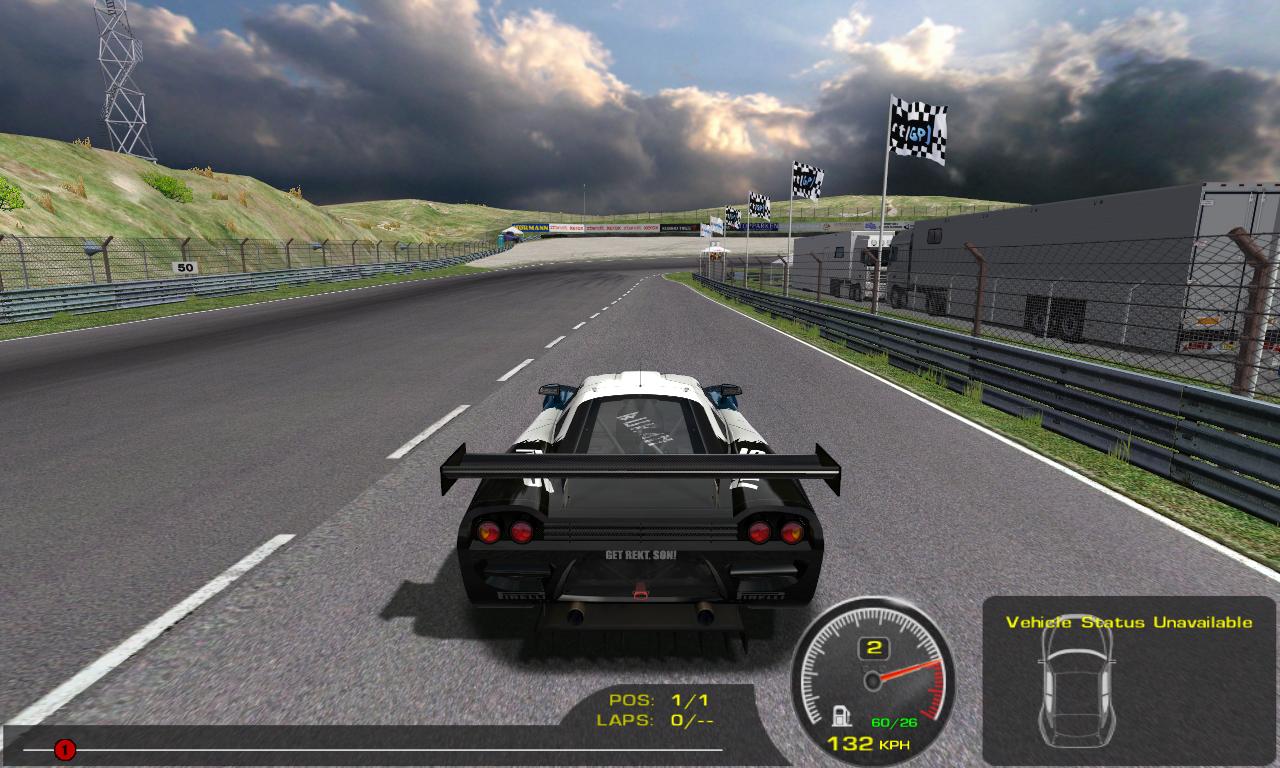Select the vehicle status car diagram
The width and height of the screenshot is (1280, 768).
1076,680
